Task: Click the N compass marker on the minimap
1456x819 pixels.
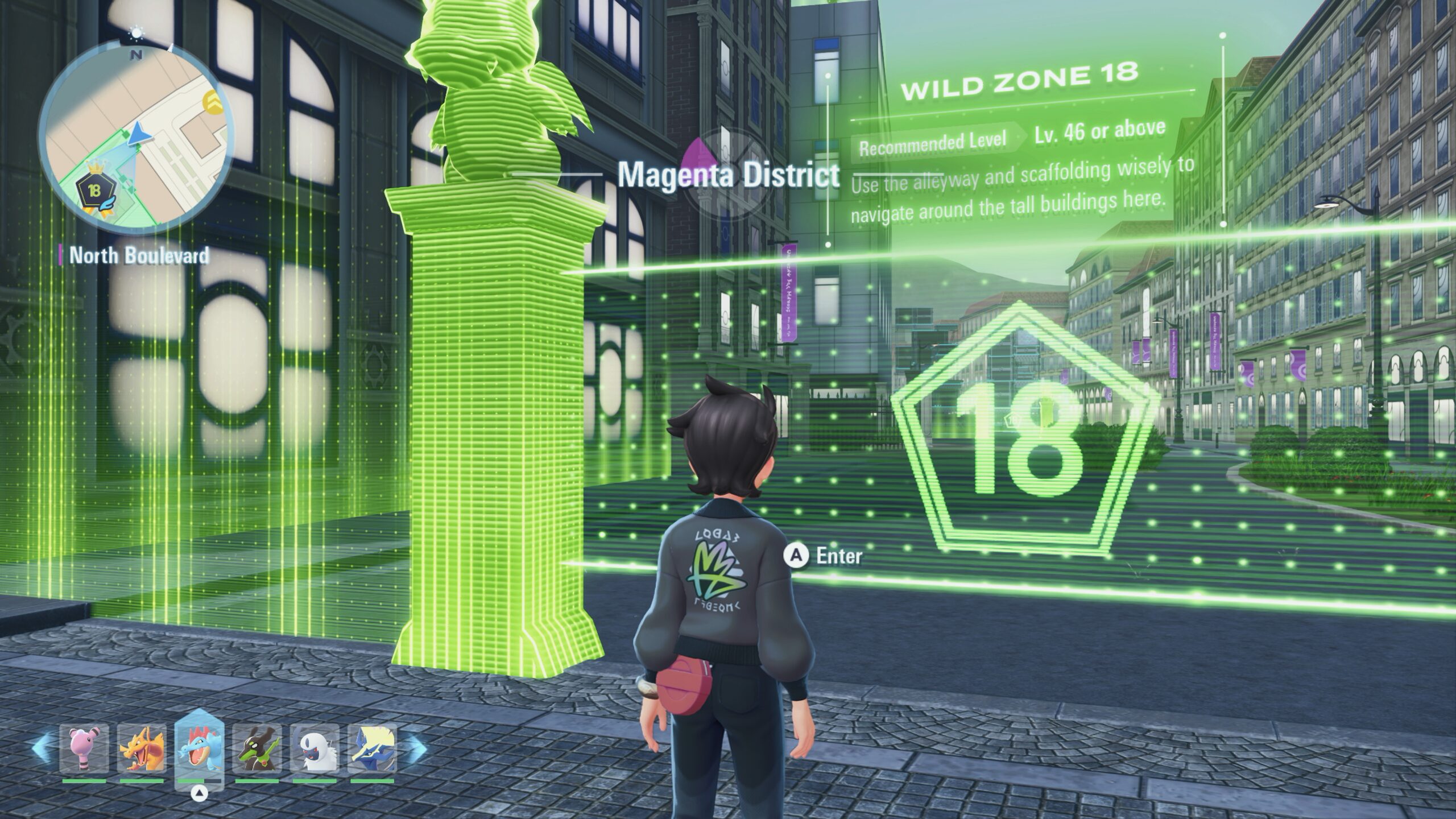Action: coord(136,55)
